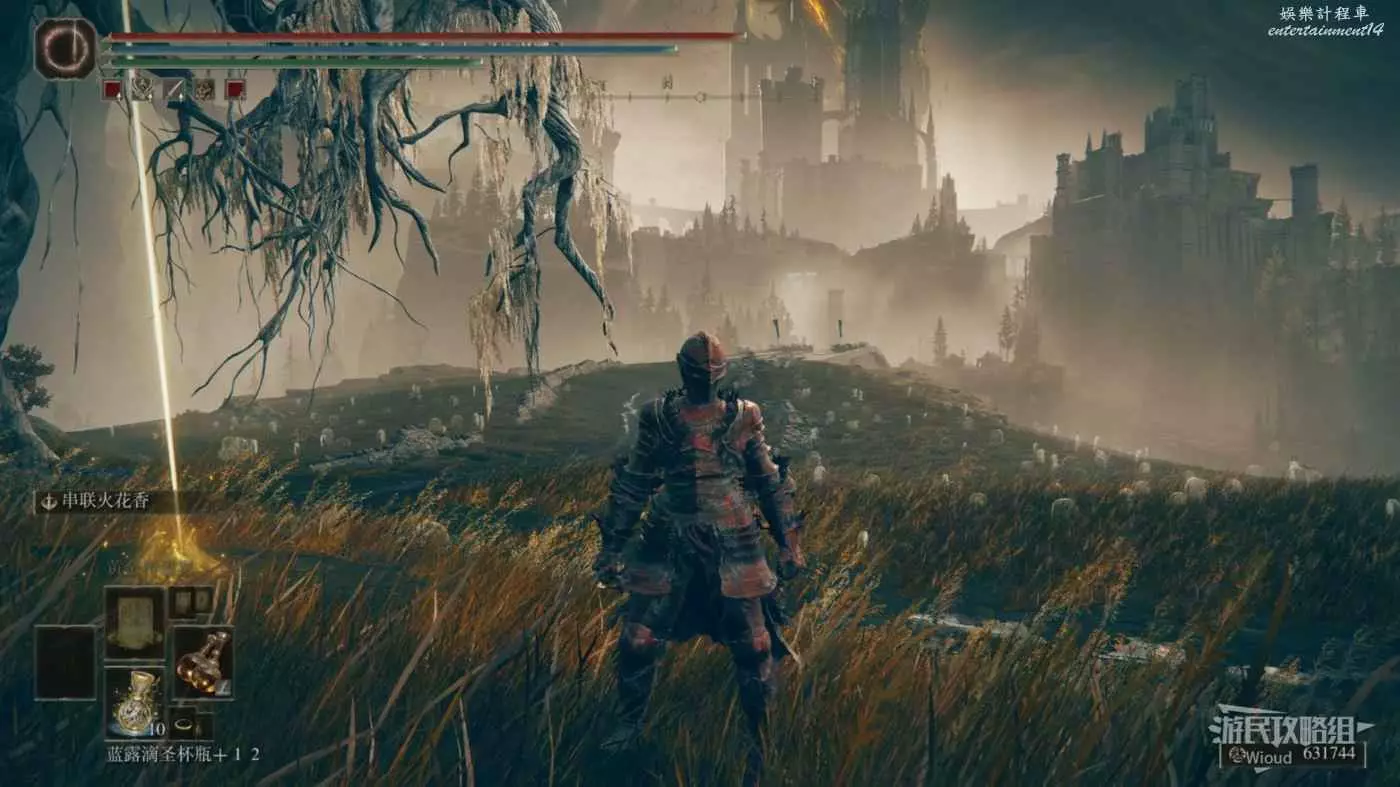Click the empty left-hand armament slot
Viewport: 1400px width, 787px height.
click(x=66, y=662)
